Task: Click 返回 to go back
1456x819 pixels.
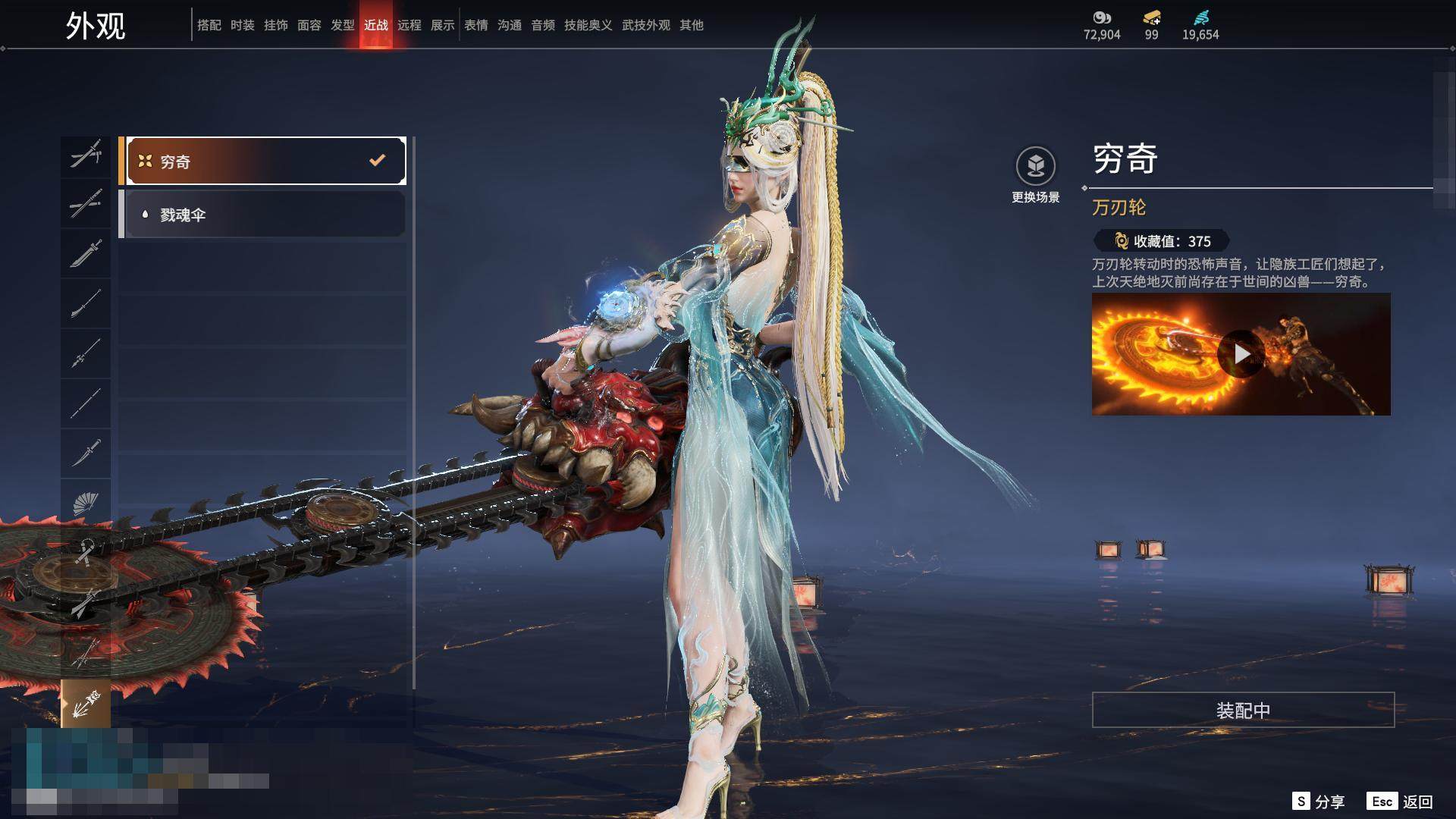Action: tap(1400, 802)
